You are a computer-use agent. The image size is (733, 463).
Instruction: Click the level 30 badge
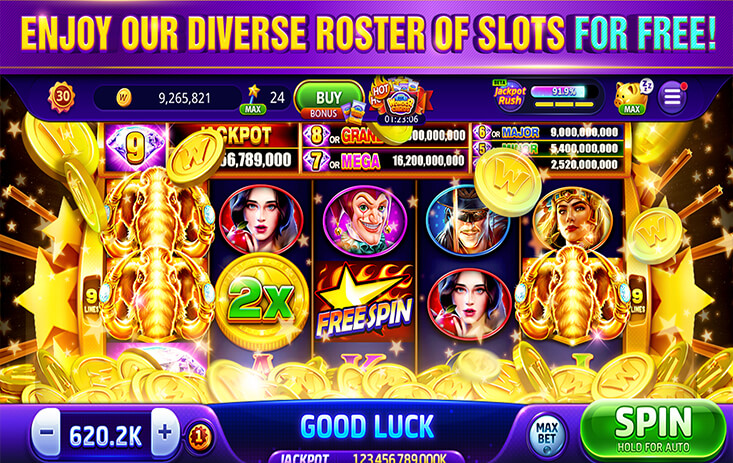62,97
